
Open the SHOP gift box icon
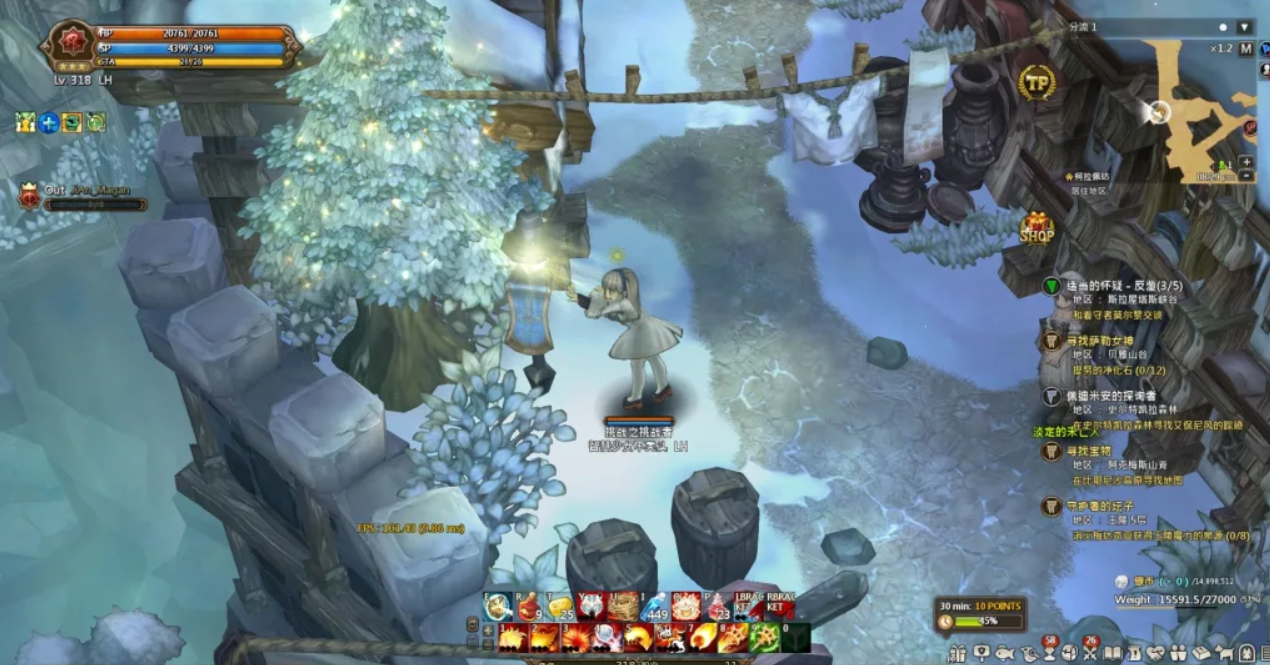[1037, 229]
